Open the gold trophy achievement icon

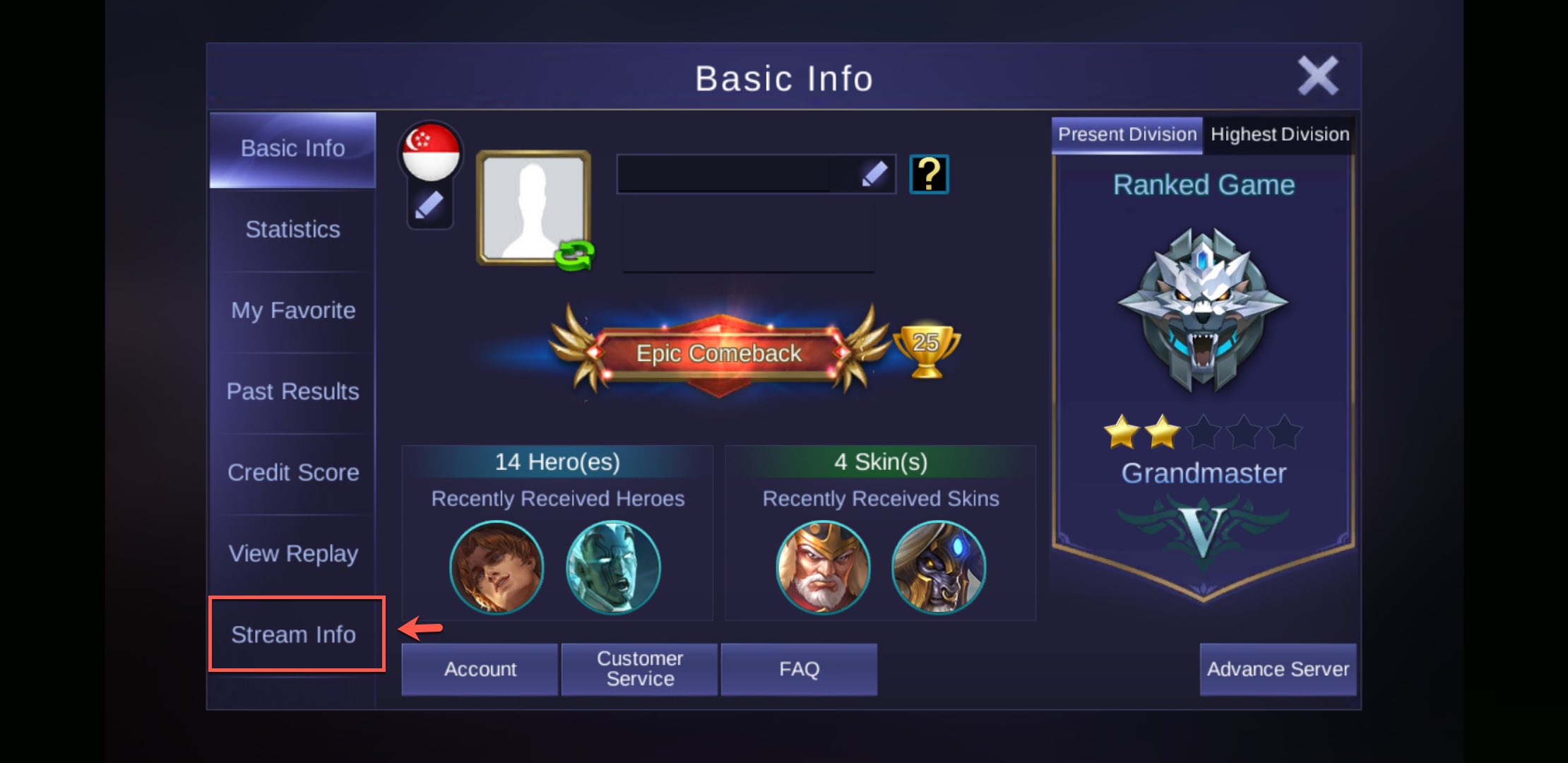(x=926, y=350)
